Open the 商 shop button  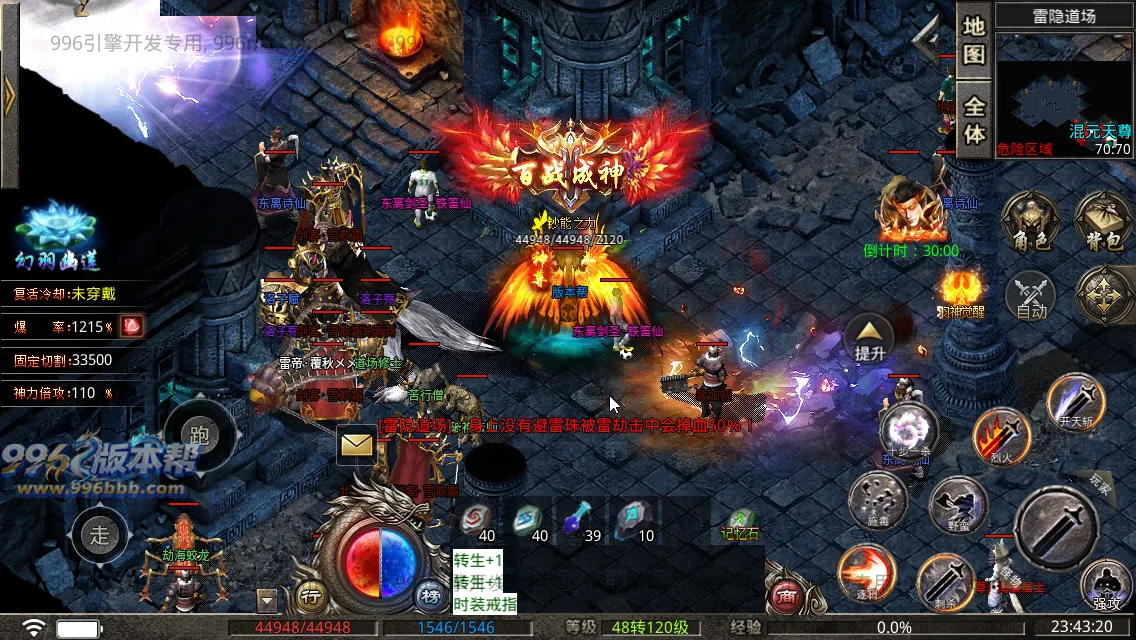pos(786,598)
